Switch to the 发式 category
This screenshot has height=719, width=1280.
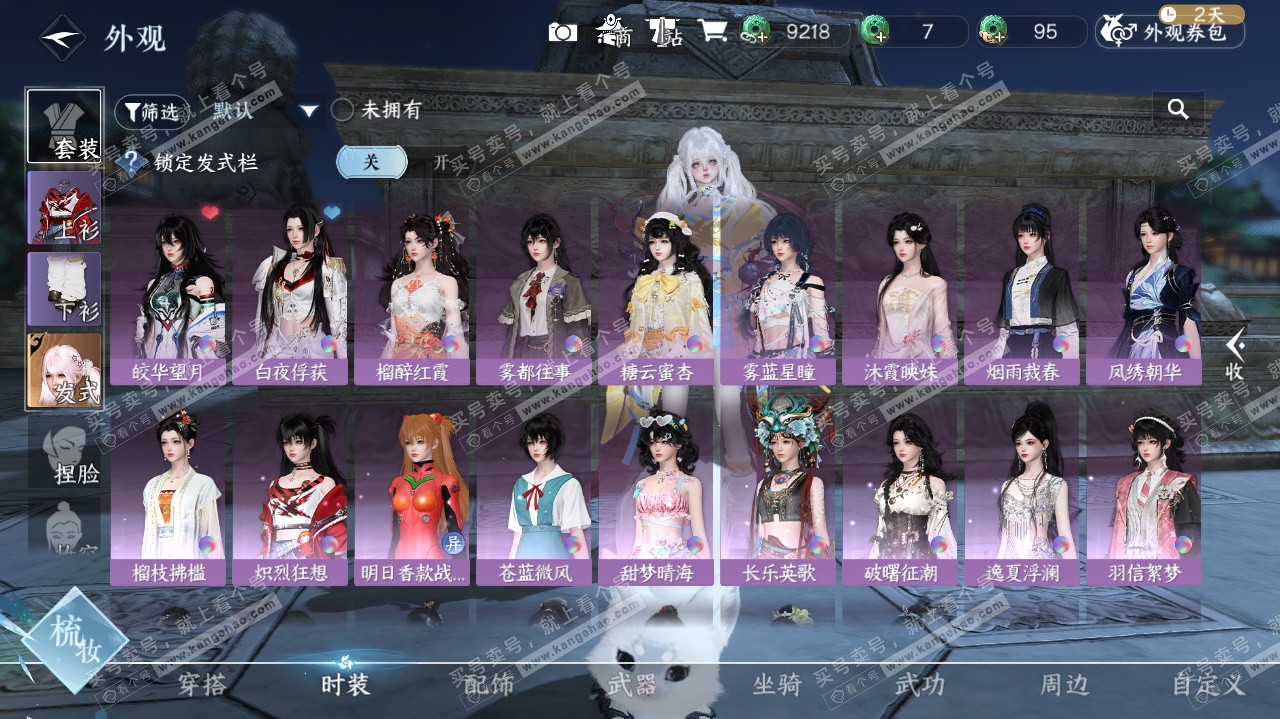(x=64, y=370)
